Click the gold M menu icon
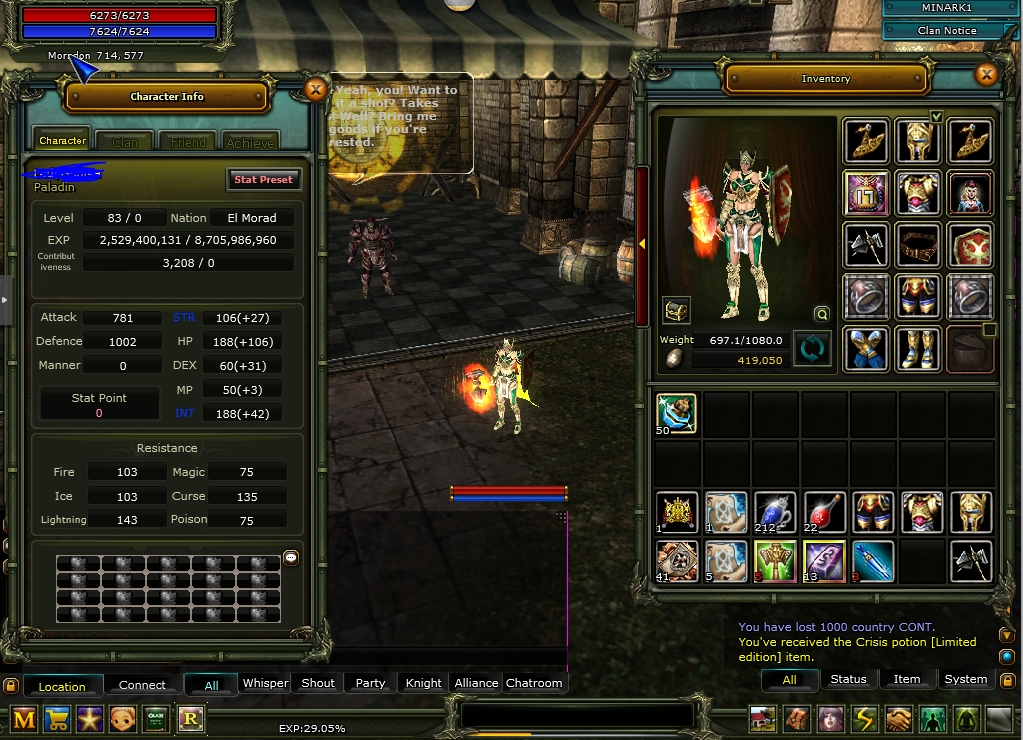This screenshot has height=740, width=1023. [24, 718]
